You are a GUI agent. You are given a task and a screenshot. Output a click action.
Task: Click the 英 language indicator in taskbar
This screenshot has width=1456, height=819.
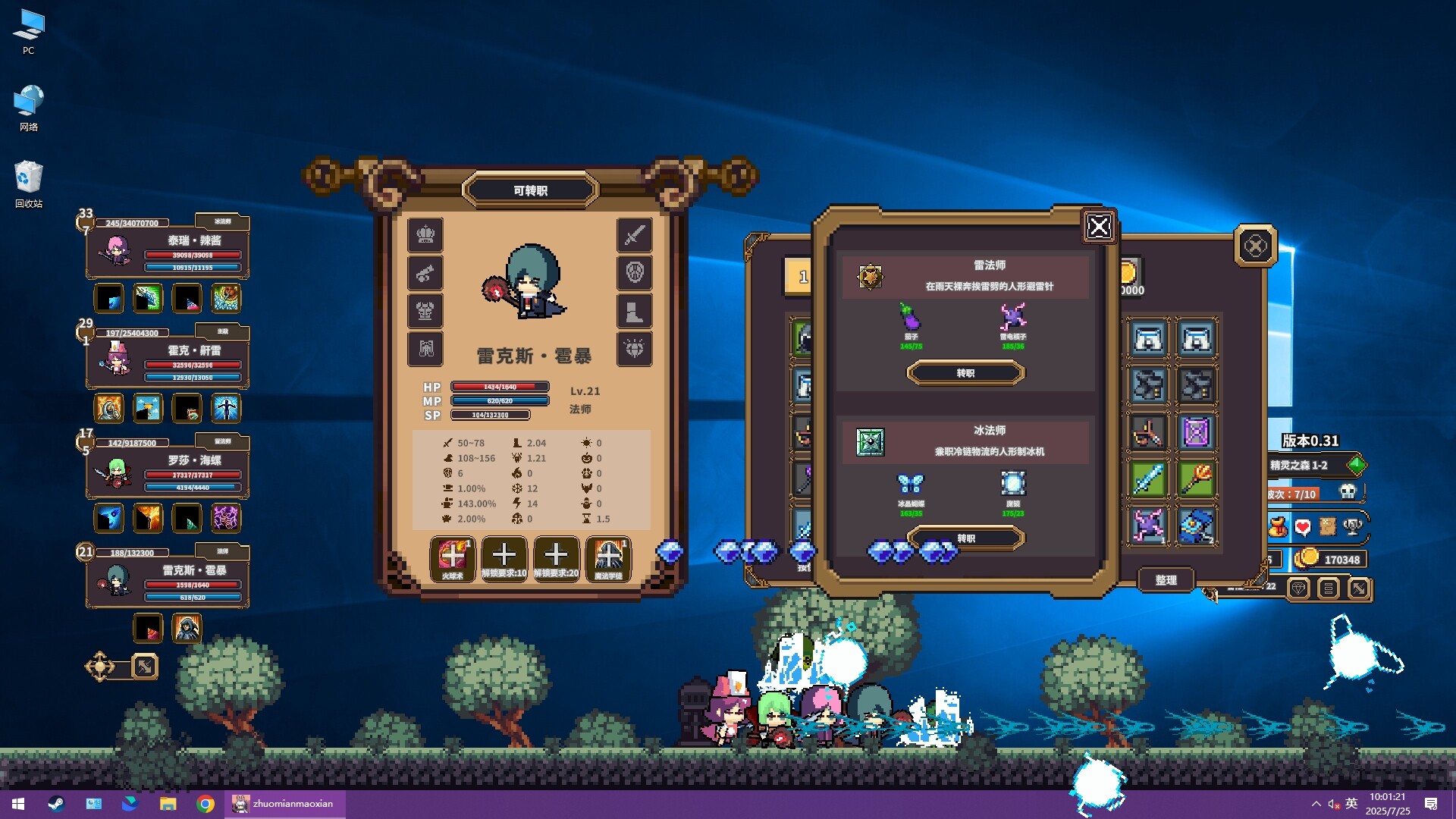point(1352,804)
